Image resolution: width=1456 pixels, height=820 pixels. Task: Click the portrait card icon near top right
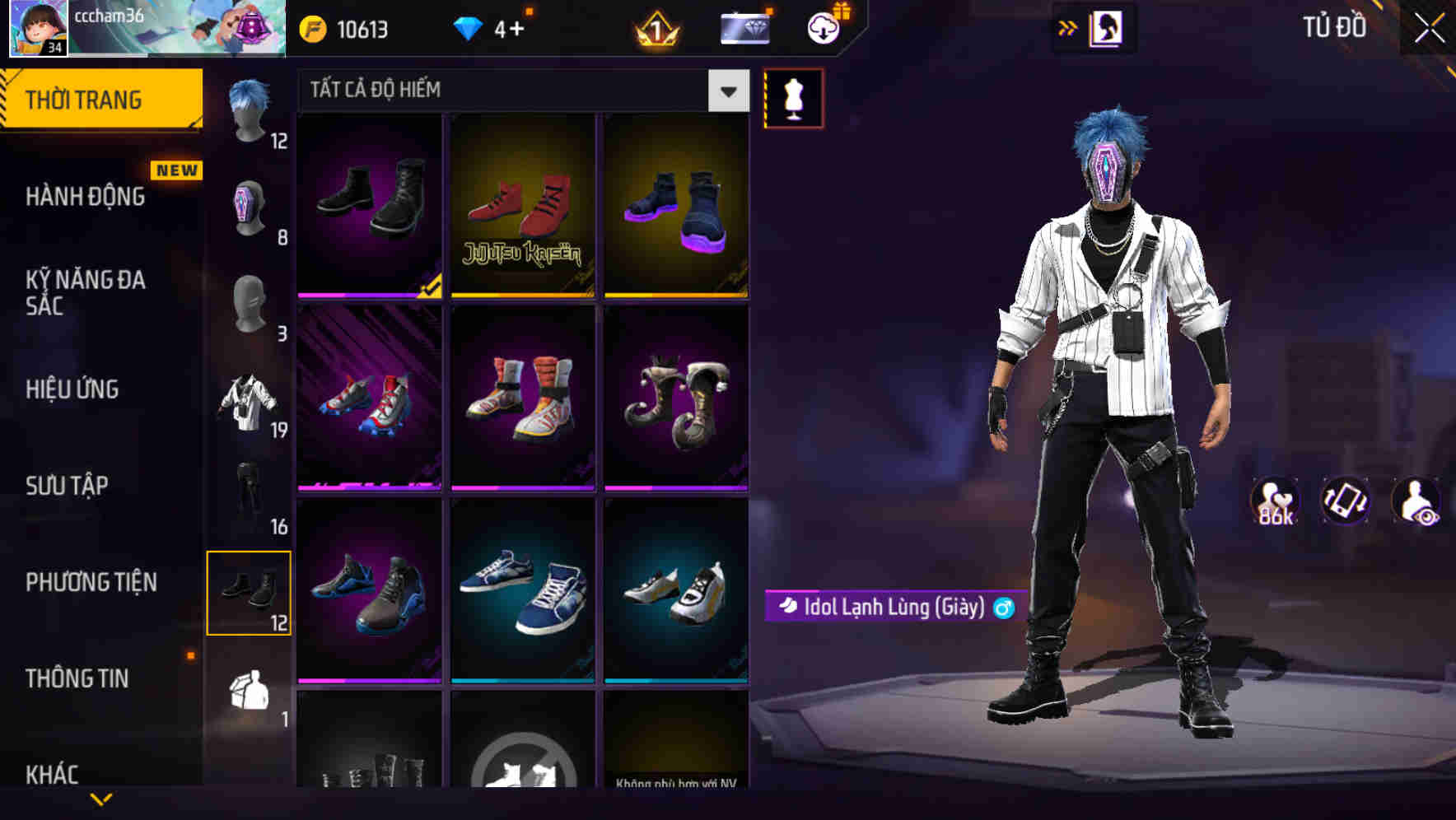point(1106,26)
